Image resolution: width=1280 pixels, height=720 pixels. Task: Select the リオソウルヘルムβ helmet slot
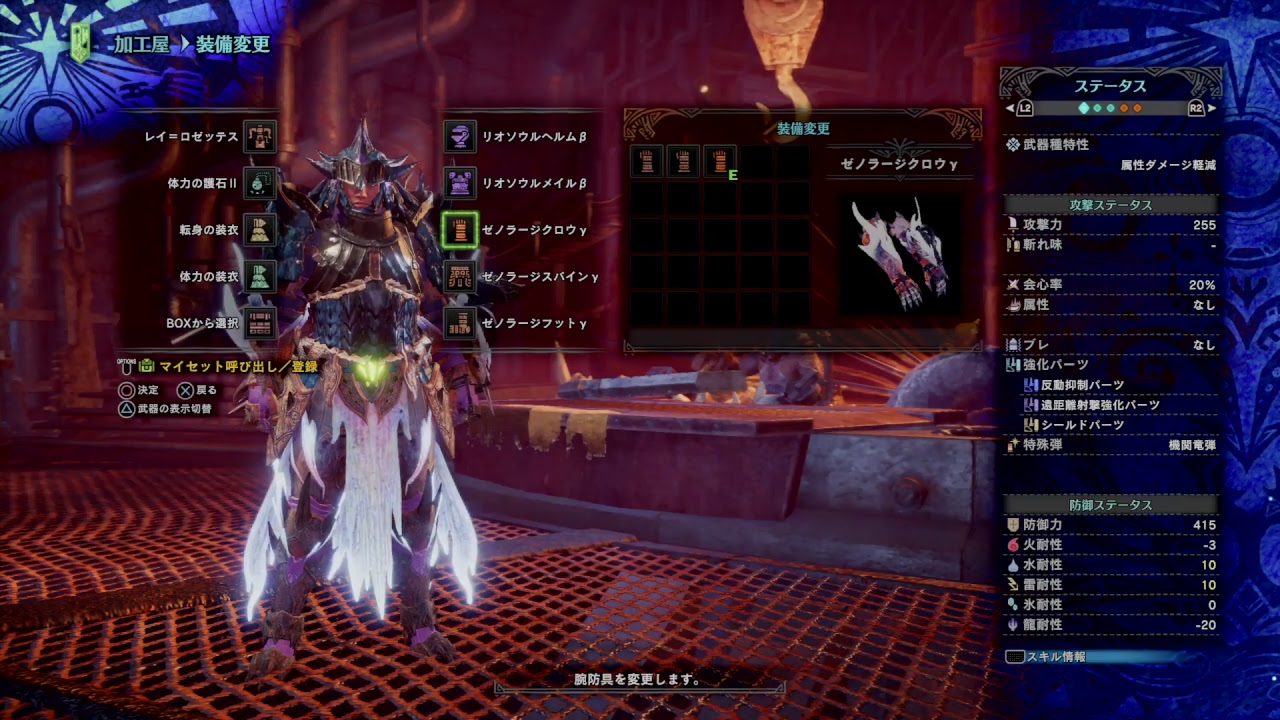click(460, 137)
